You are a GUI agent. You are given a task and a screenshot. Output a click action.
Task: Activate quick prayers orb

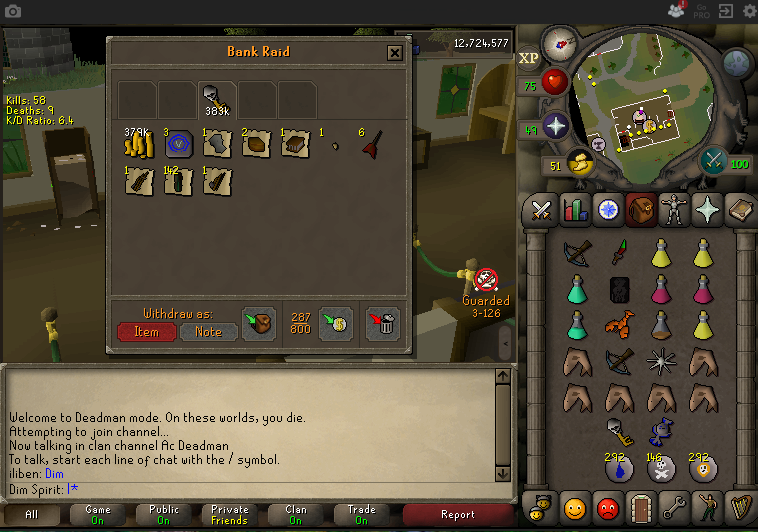click(555, 127)
